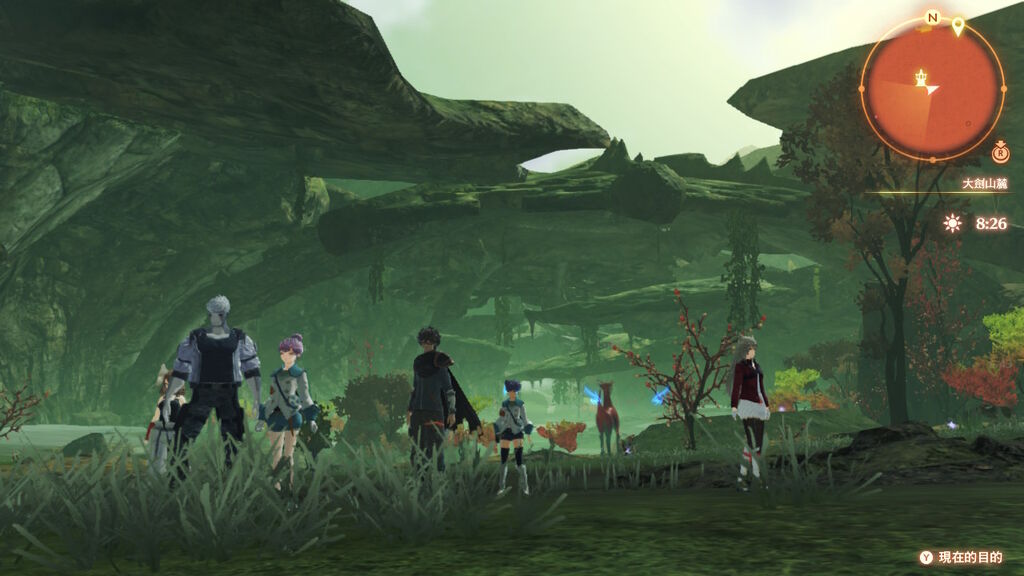The image size is (1024, 576).
Task: Click the North compass indicator on minimap
Action: [x=932, y=18]
